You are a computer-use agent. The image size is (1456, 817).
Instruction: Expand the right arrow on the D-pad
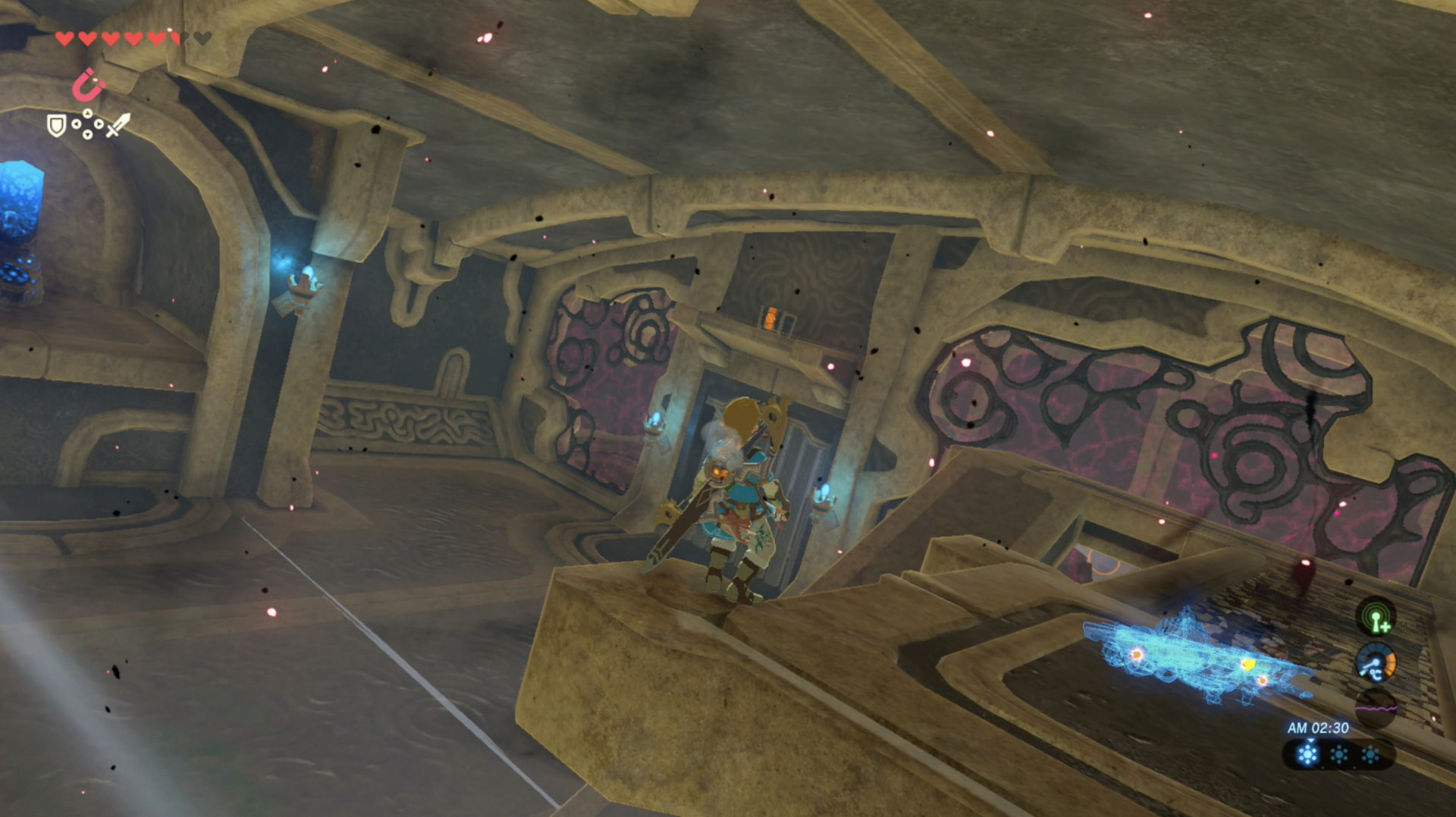99,124
